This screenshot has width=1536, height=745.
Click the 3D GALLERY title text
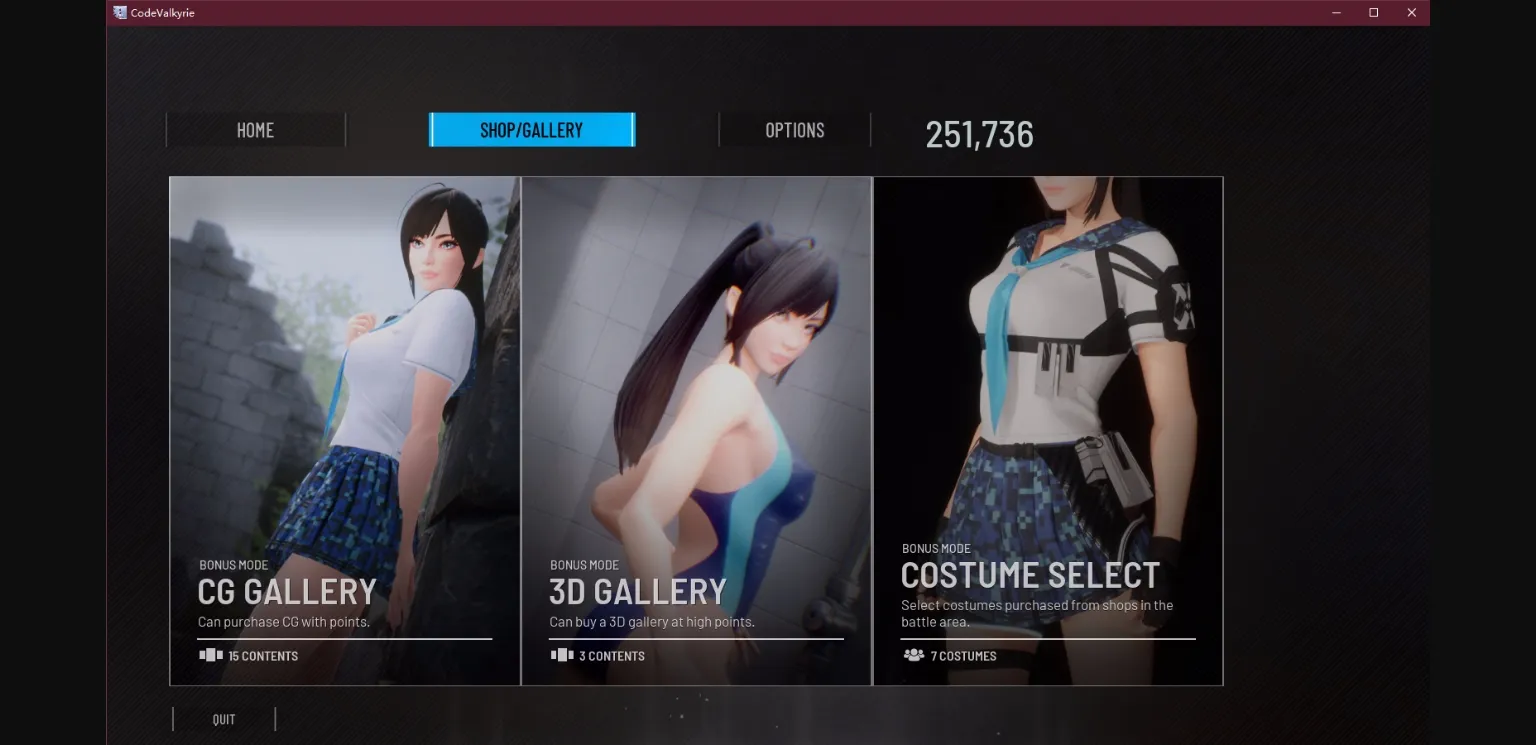tap(639, 592)
